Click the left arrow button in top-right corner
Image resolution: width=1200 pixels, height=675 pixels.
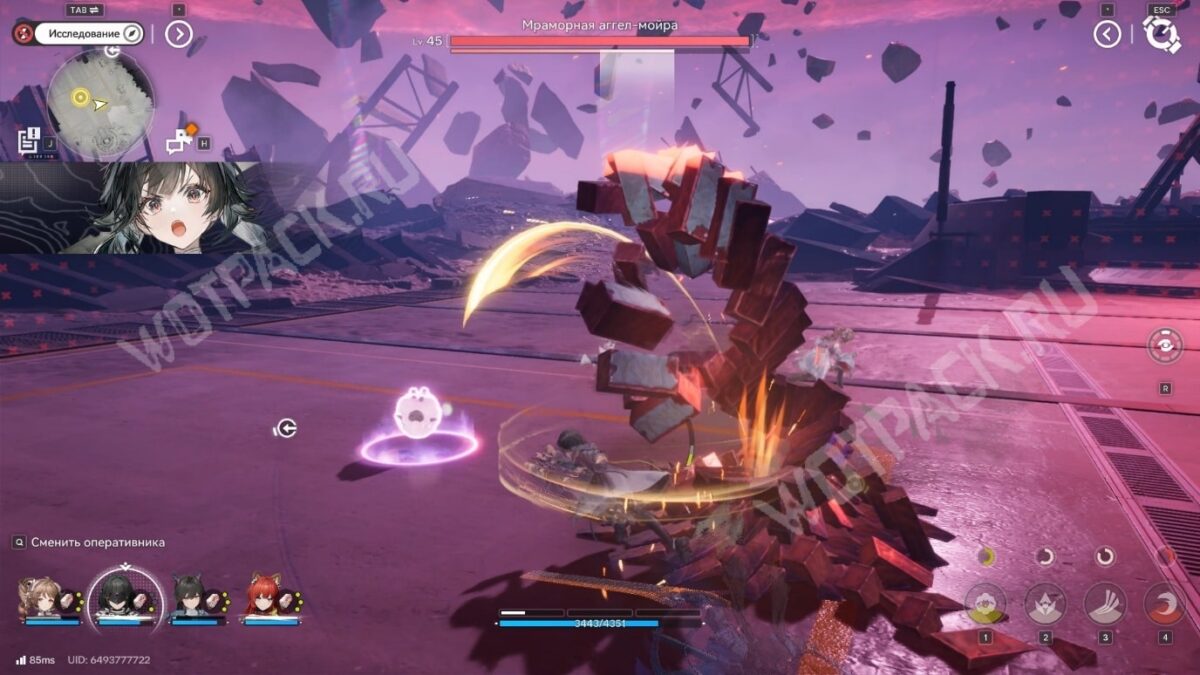click(1107, 34)
